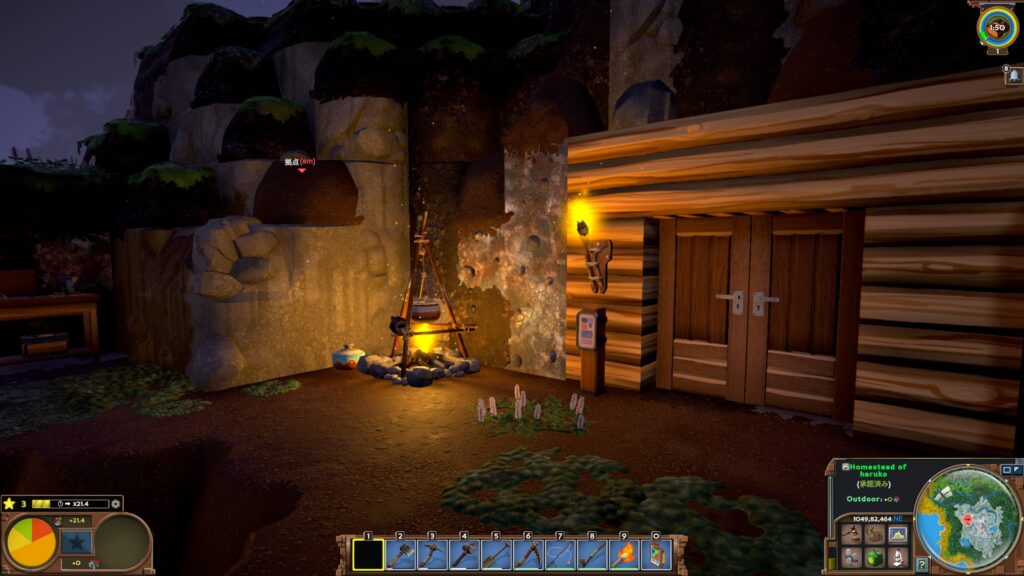The height and width of the screenshot is (576, 1024).
Task: Open the circular world minimap
Action: click(967, 517)
